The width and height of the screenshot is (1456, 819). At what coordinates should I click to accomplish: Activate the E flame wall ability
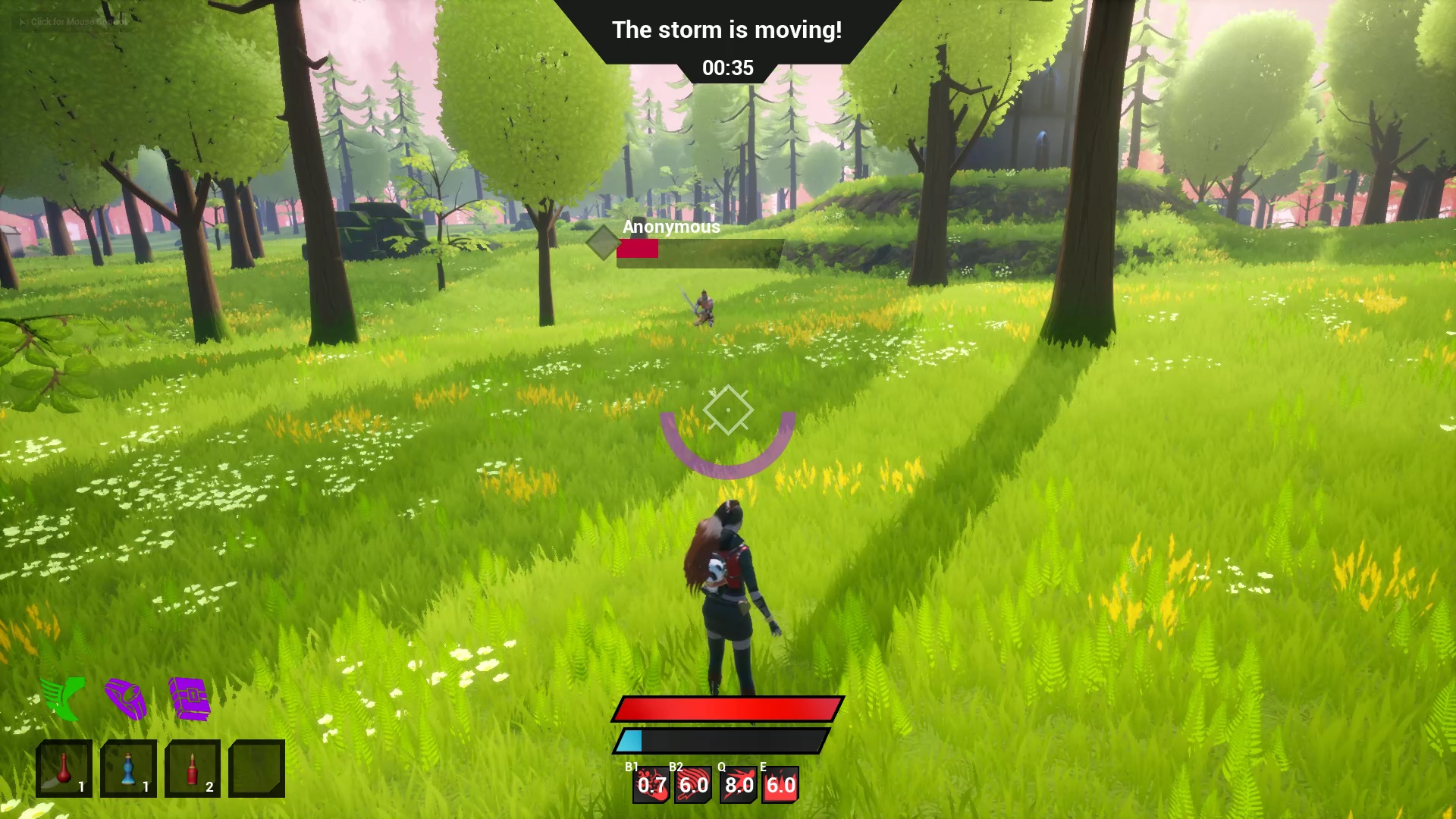pos(780,785)
